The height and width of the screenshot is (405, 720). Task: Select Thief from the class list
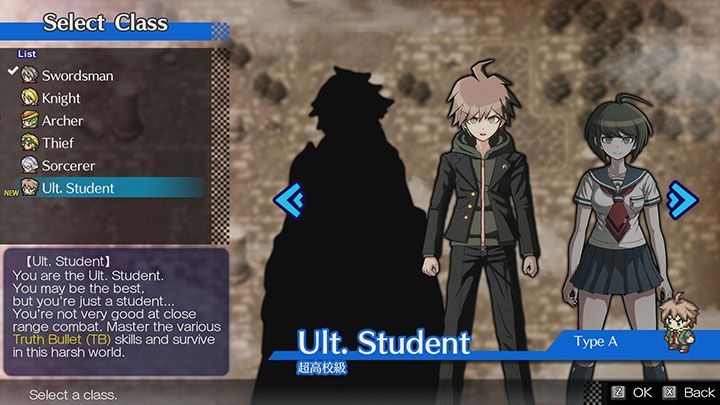pyautogui.click(x=57, y=143)
